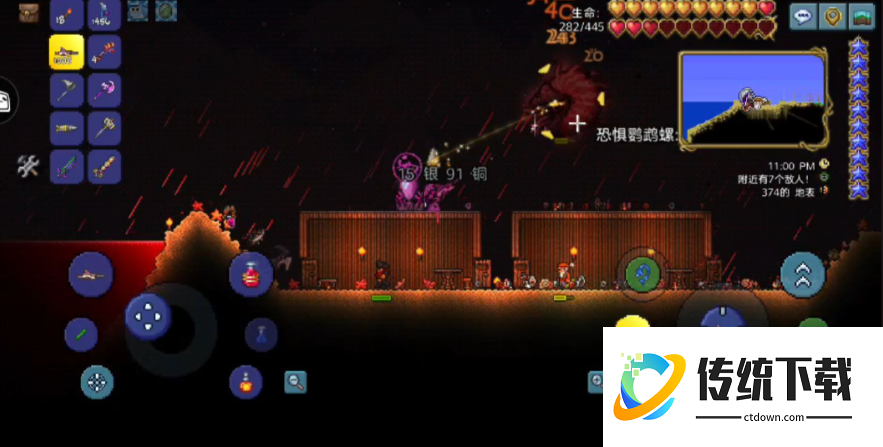The image size is (883, 447).
Task: Select the highlighted yellow gun slot
Action: click(66, 51)
